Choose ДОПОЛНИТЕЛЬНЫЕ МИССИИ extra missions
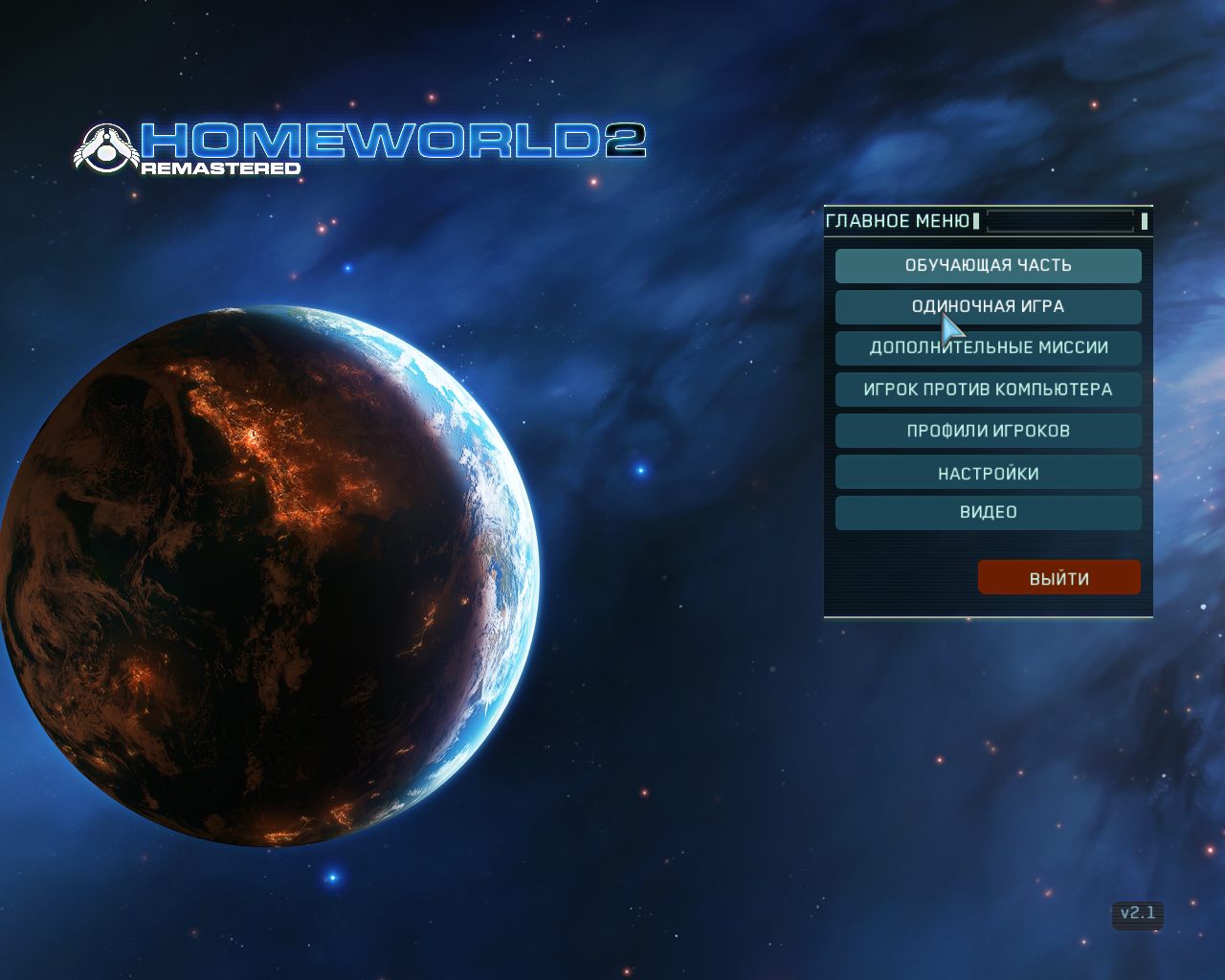The width and height of the screenshot is (1225, 980). [988, 348]
